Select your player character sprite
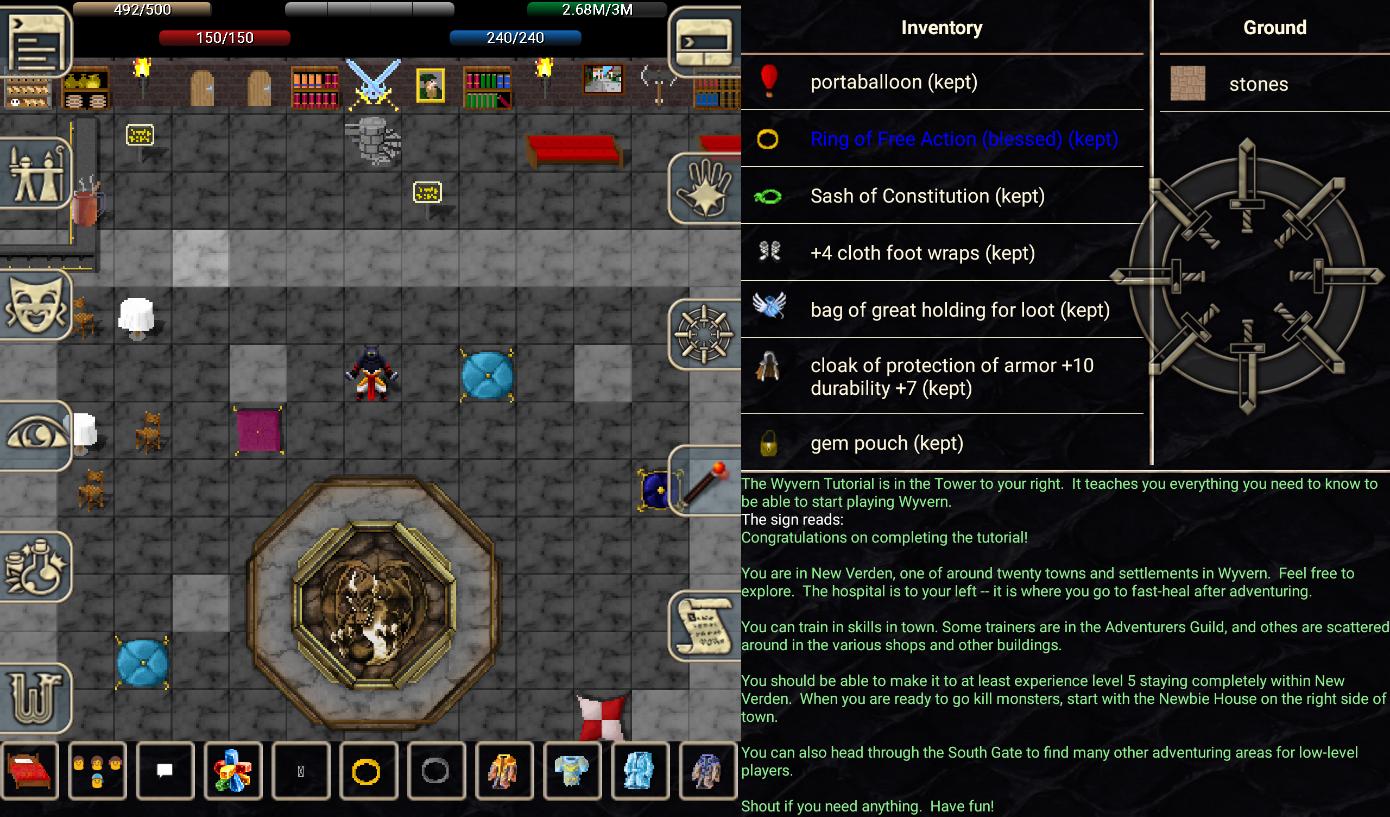Viewport: 1390px width, 817px height. [x=370, y=372]
